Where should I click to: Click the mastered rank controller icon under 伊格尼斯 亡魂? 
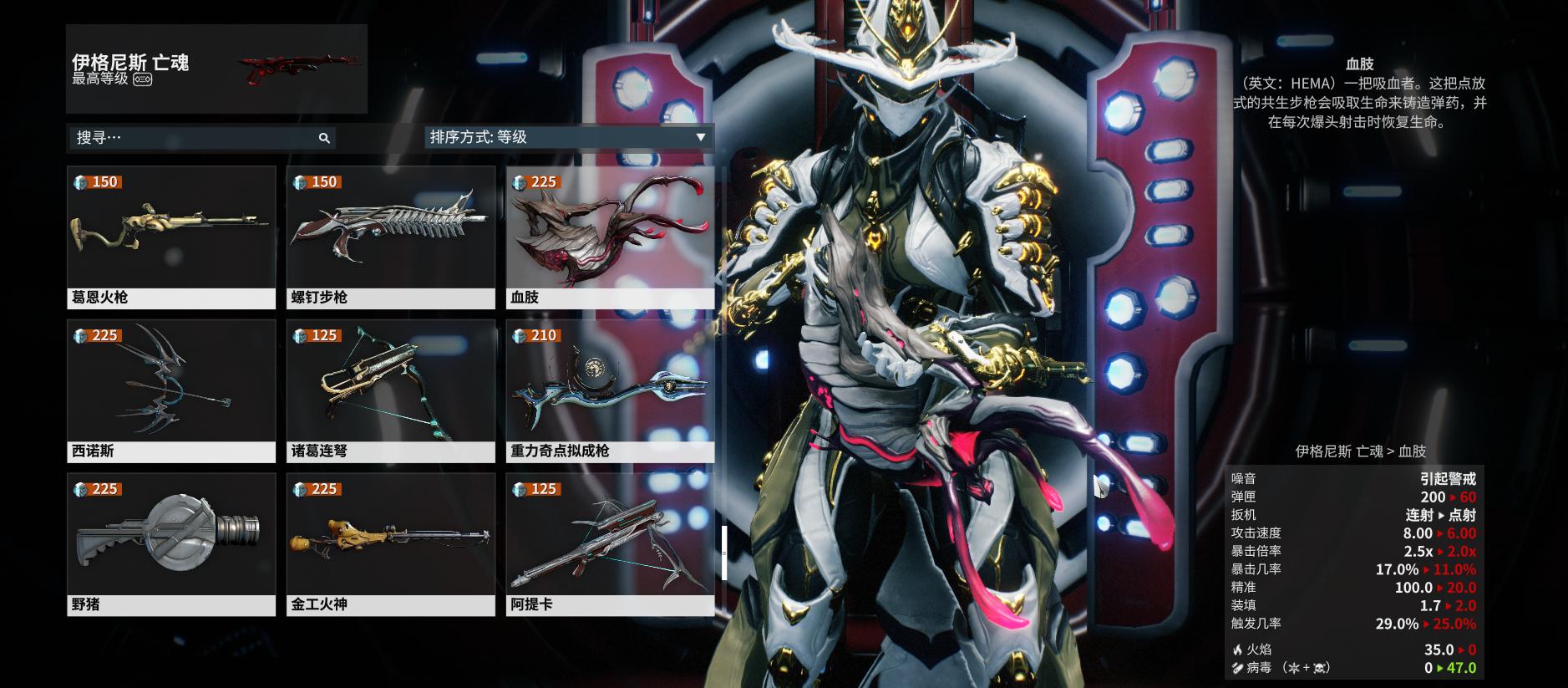pos(142,80)
